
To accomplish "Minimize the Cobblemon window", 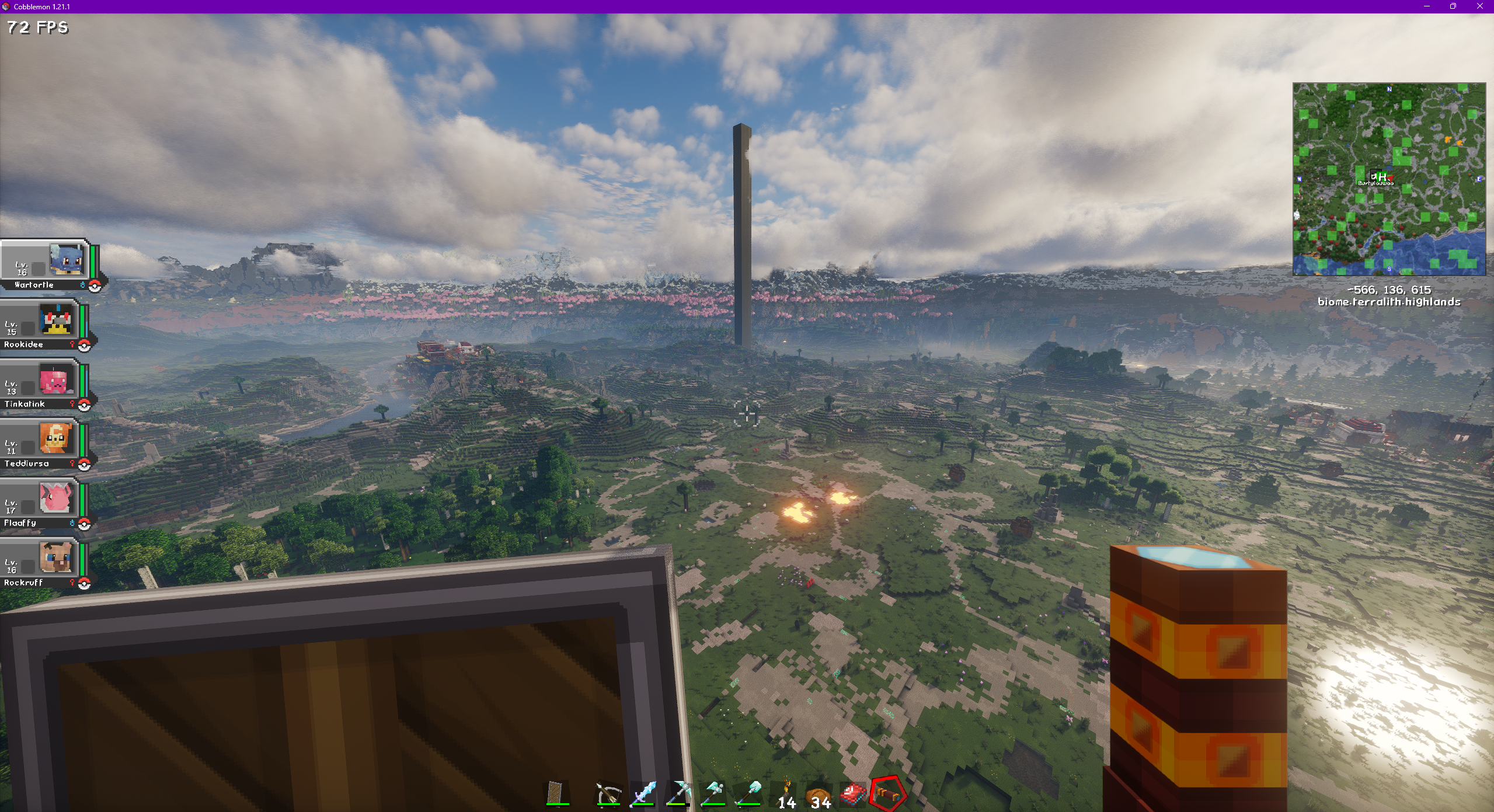I will pos(1427,6).
